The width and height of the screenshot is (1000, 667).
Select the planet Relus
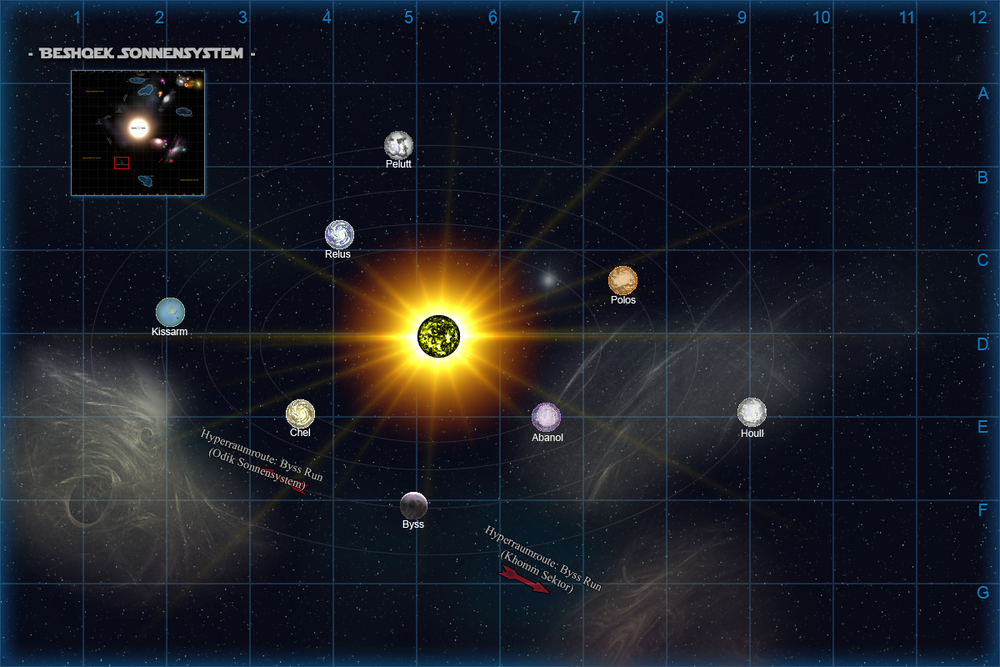pos(339,234)
